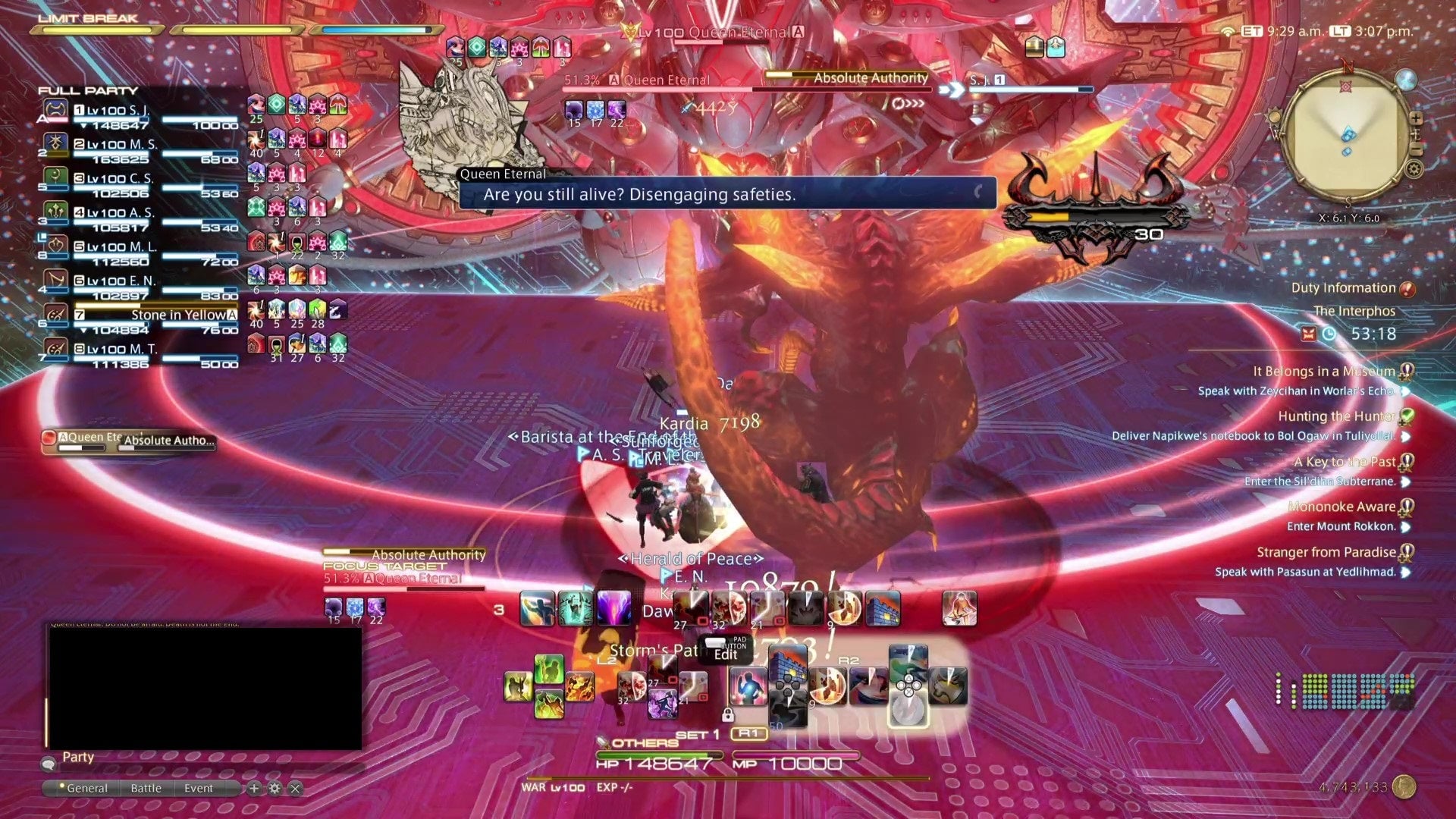This screenshot has width=1456, height=819.
Task: Toggle the hotbar lock padlock
Action: (728, 716)
